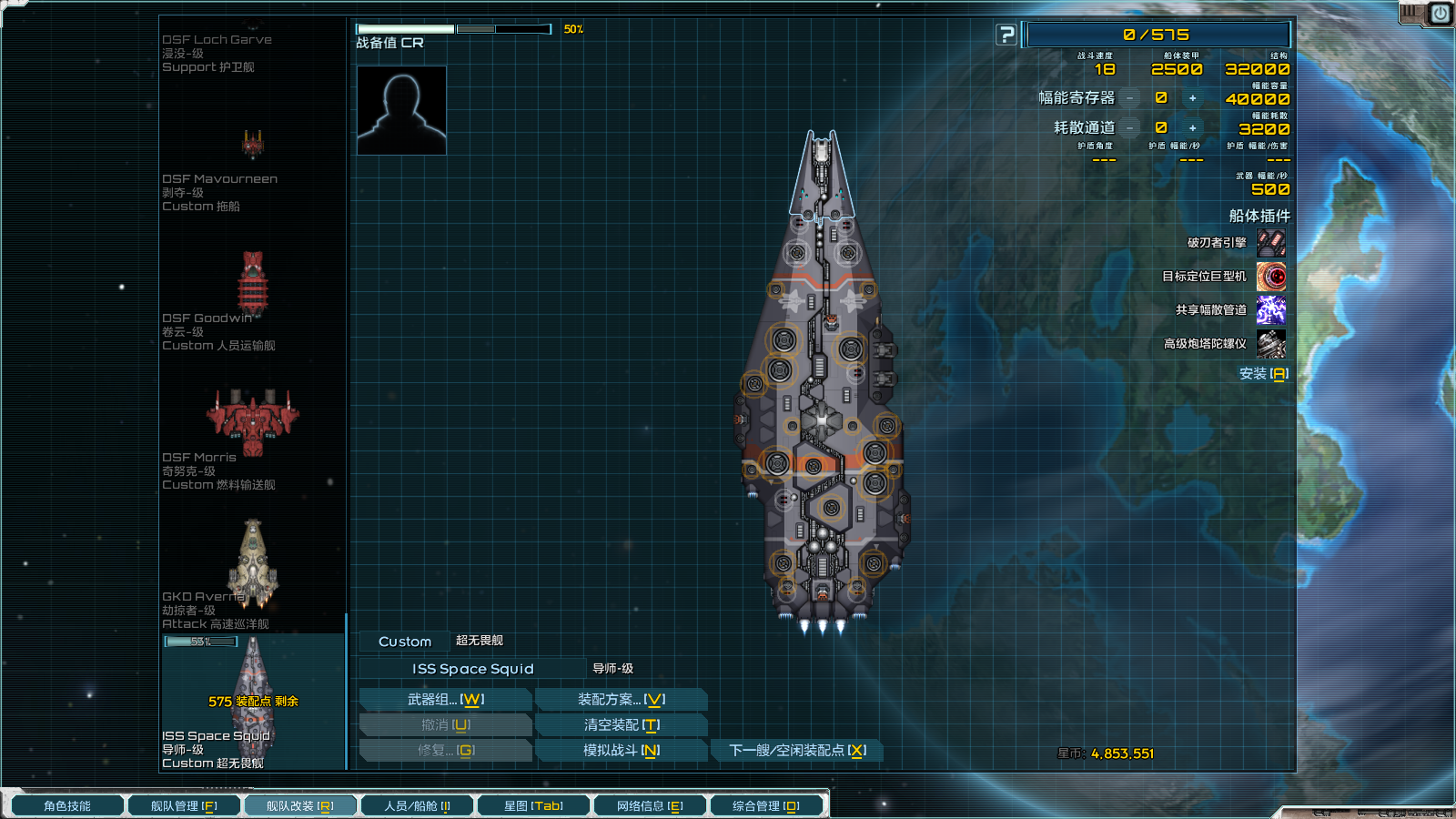This screenshot has width=1456, height=819.
Task: Select the 高级炮塔陀螺仪 hull mod icon
Action: pos(1271,344)
